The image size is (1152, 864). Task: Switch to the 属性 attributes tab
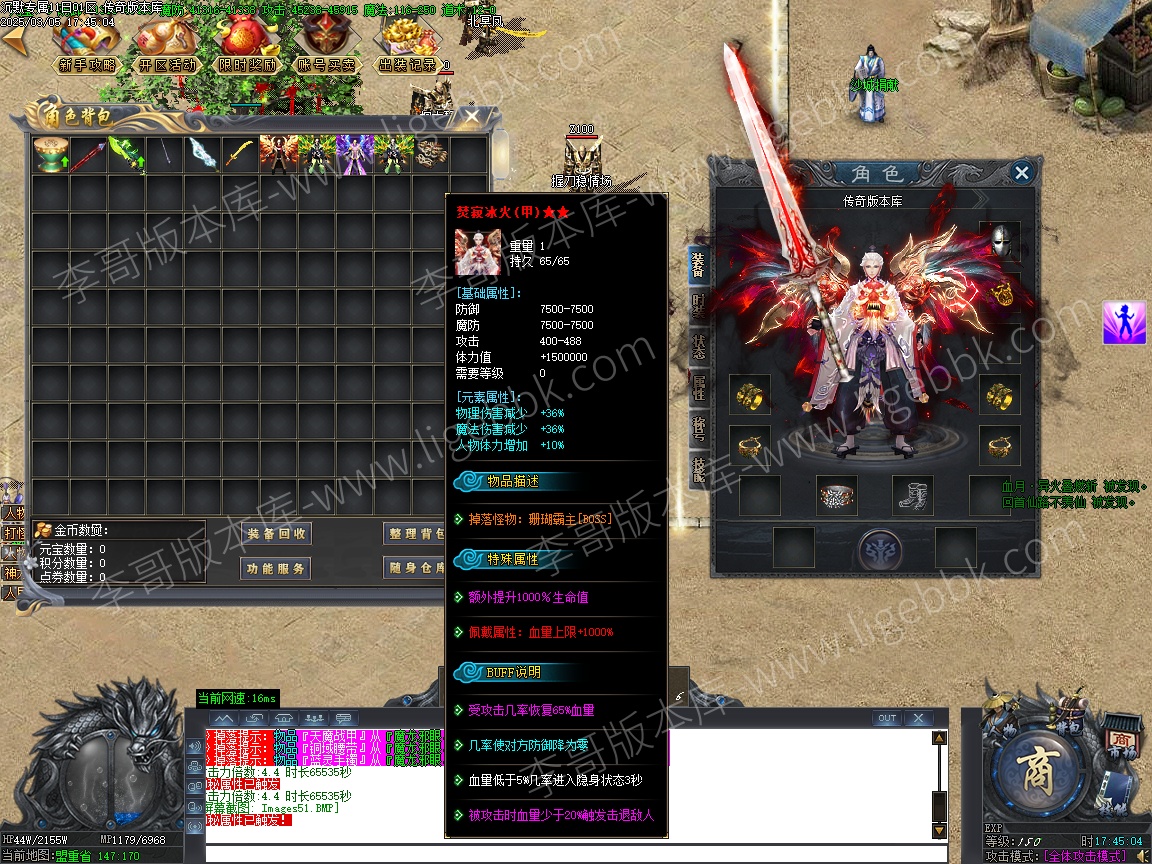tap(698, 388)
